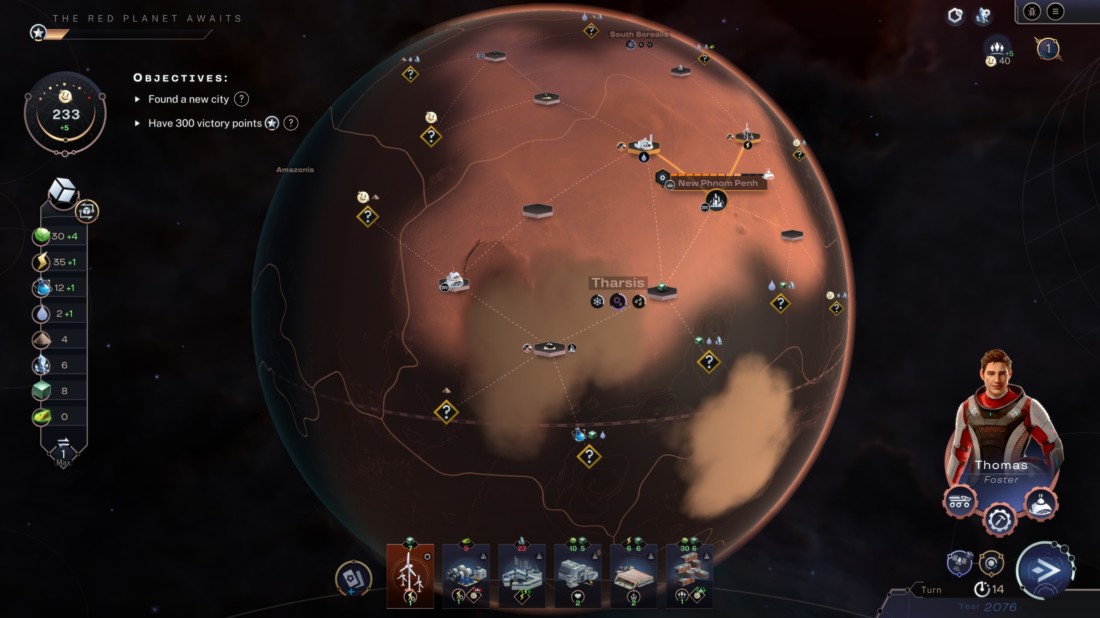
Task: End the turn with the arrow button
Action: 1044,571
